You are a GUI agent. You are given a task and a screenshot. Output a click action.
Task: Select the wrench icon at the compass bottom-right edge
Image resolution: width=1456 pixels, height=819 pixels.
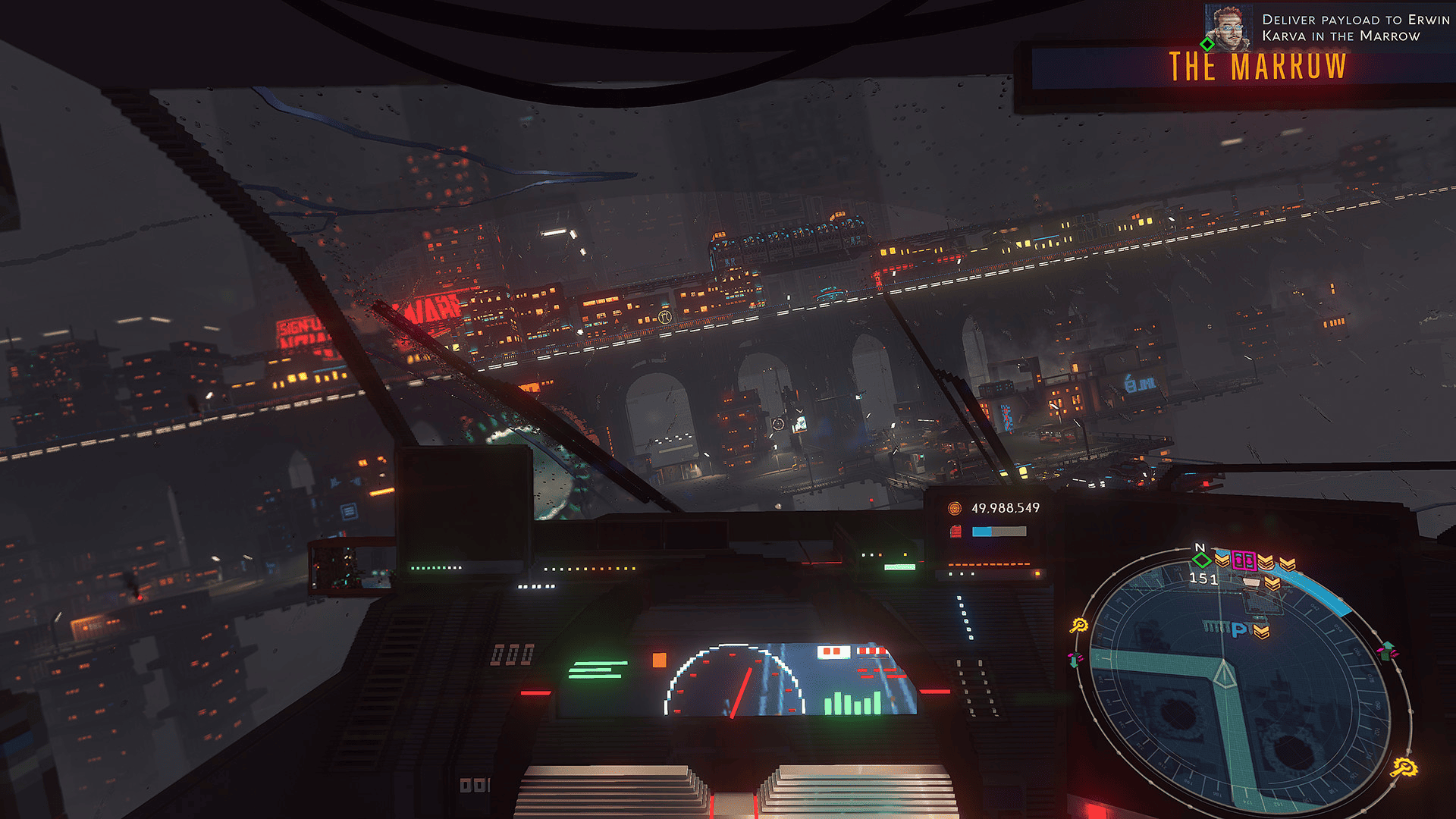coord(1405,767)
